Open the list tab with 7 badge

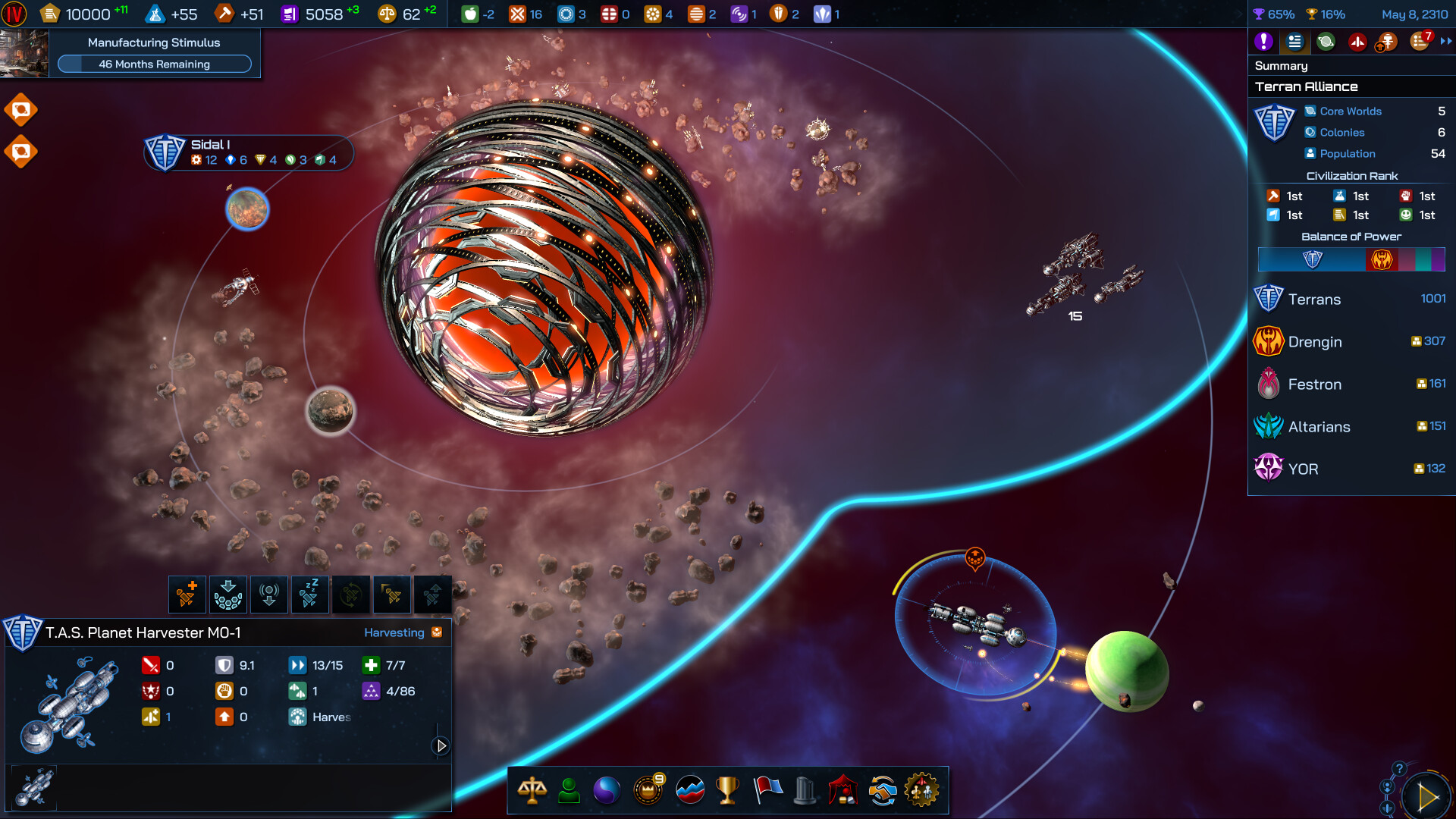click(1420, 42)
